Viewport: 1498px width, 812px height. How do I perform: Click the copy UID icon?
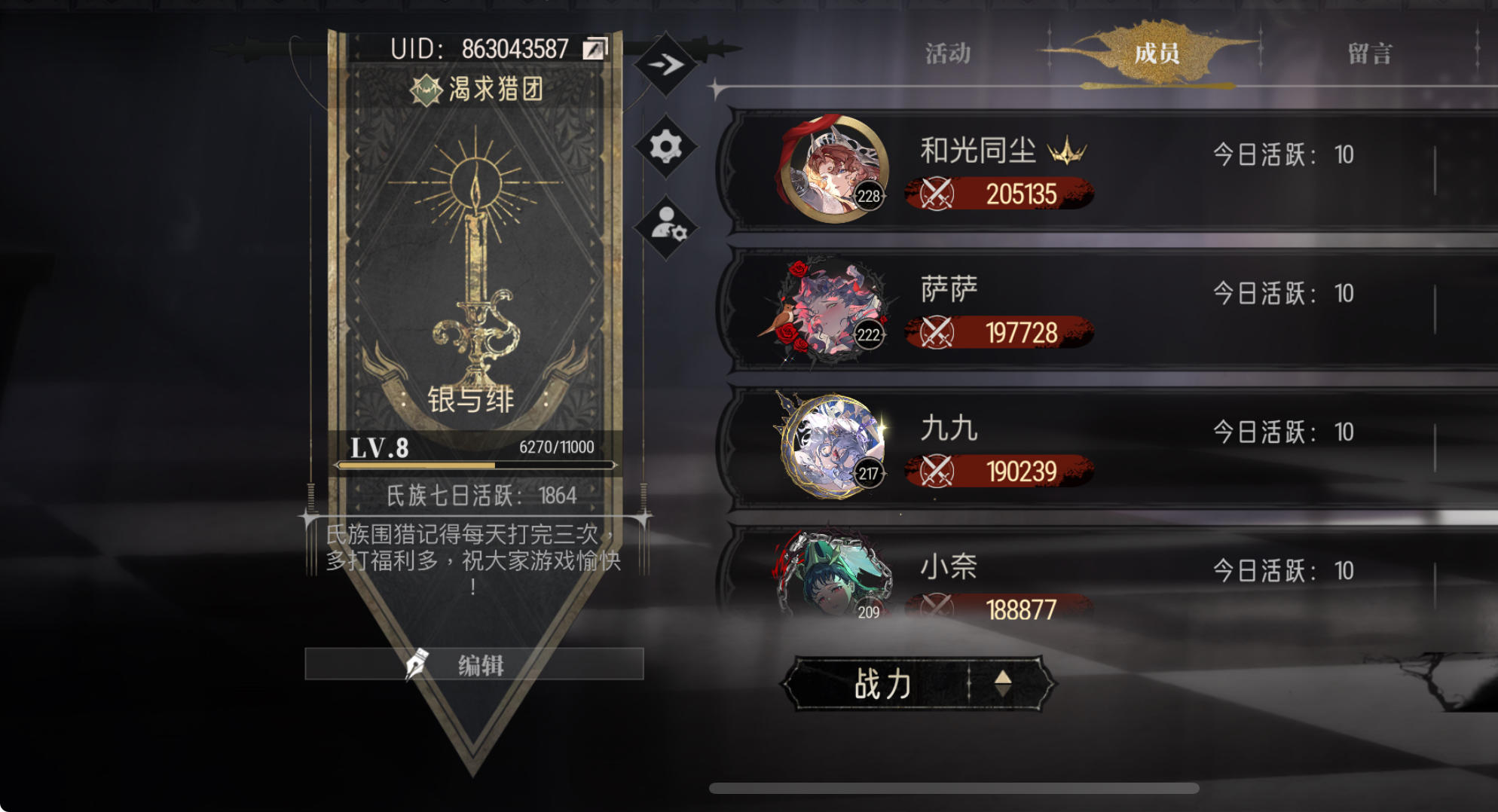tap(595, 48)
